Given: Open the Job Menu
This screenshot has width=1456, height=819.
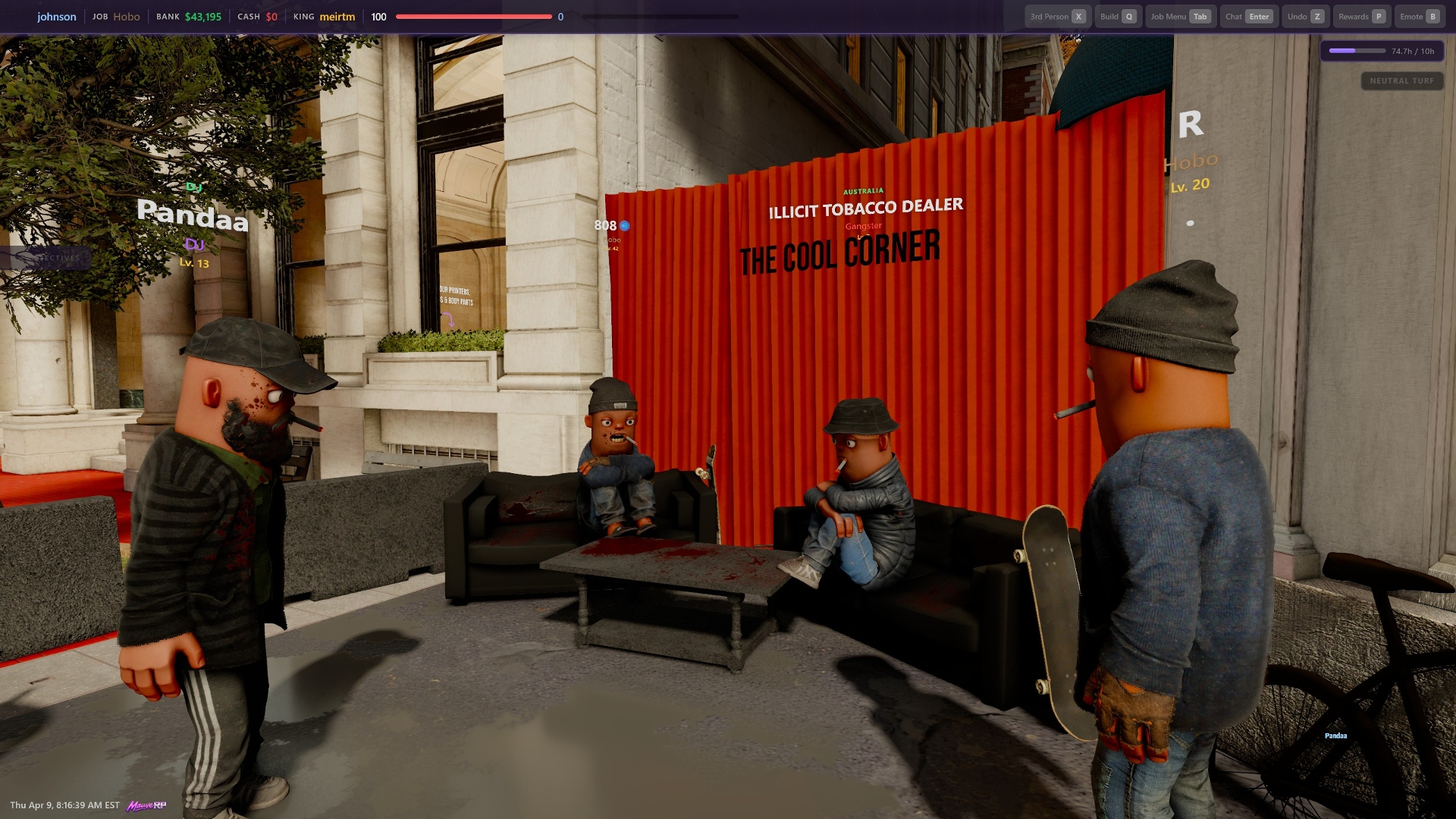Looking at the screenshot, I should pyautogui.click(x=1180, y=17).
